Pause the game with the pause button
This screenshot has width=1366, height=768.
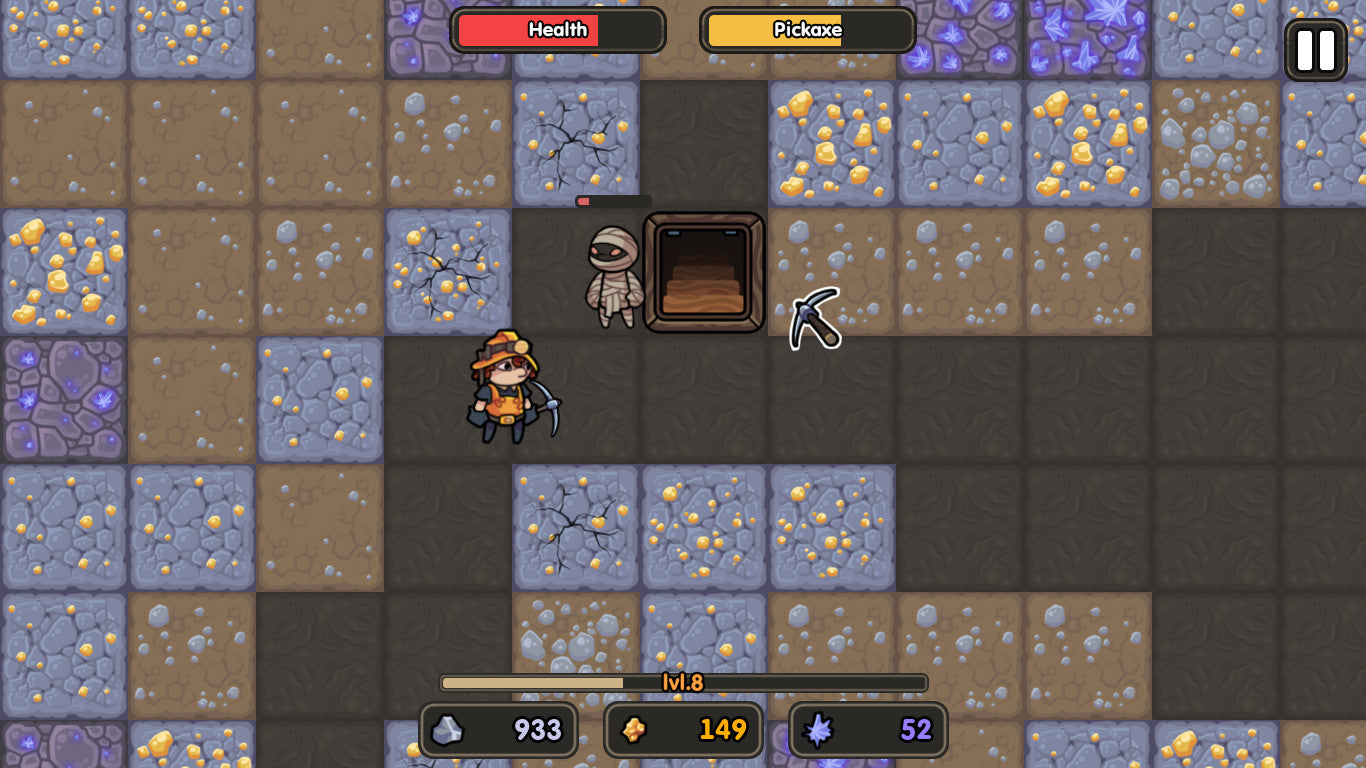(1315, 50)
